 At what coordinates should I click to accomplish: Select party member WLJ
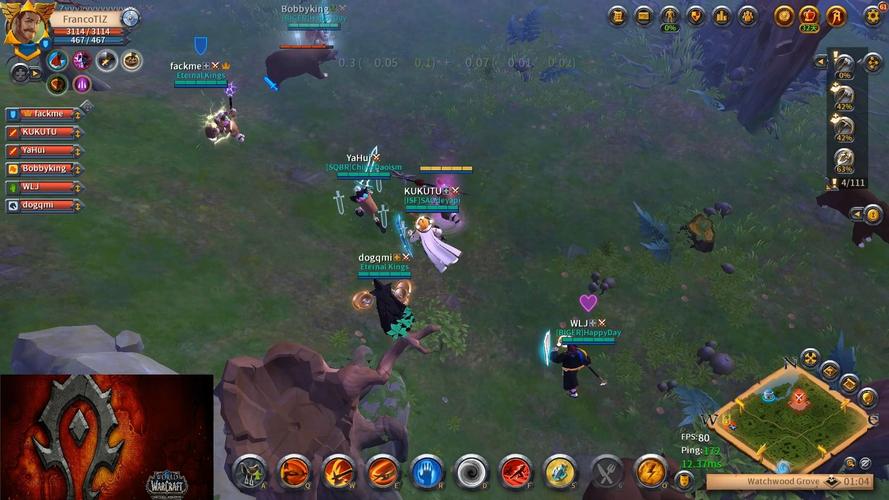click(44, 187)
